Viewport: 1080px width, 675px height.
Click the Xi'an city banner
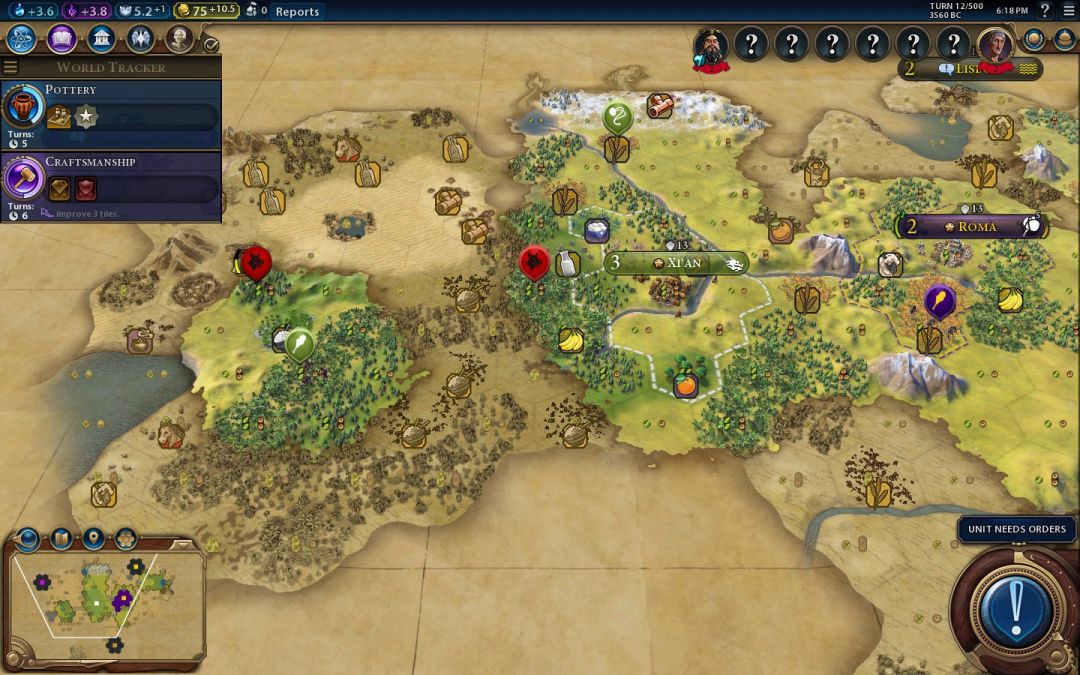coord(677,263)
